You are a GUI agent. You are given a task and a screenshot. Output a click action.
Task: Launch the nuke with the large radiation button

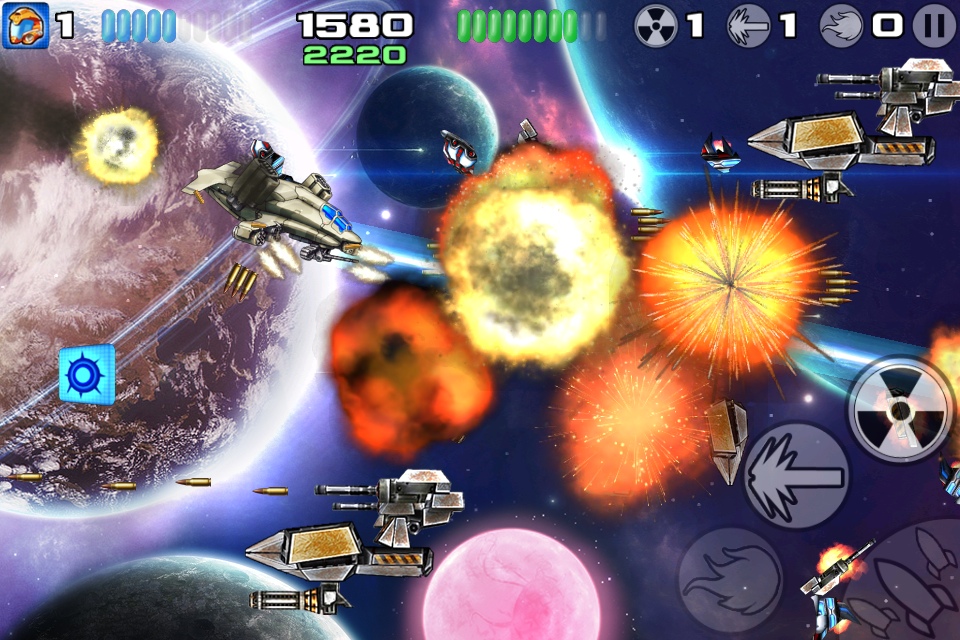pyautogui.click(x=900, y=409)
